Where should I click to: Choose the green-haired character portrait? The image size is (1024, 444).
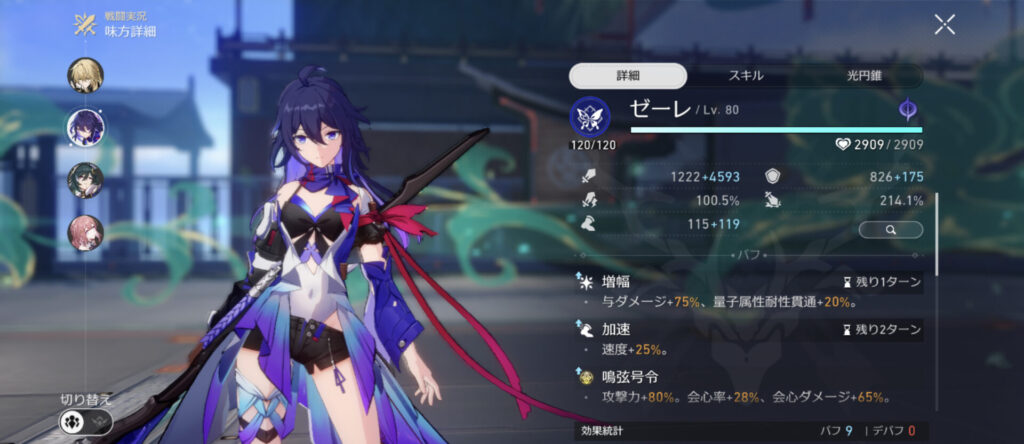point(85,179)
